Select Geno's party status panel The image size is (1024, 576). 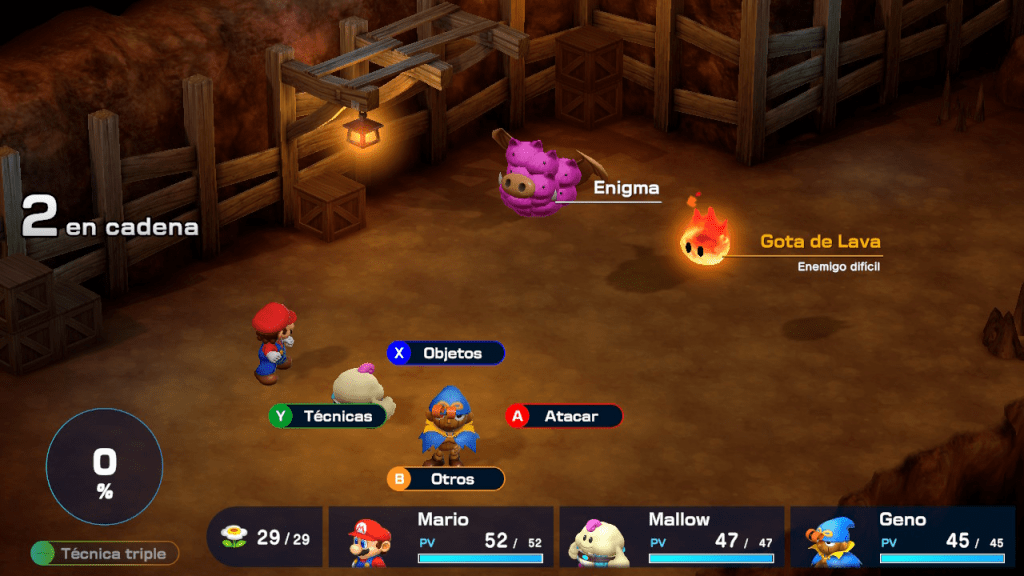pos(902,537)
